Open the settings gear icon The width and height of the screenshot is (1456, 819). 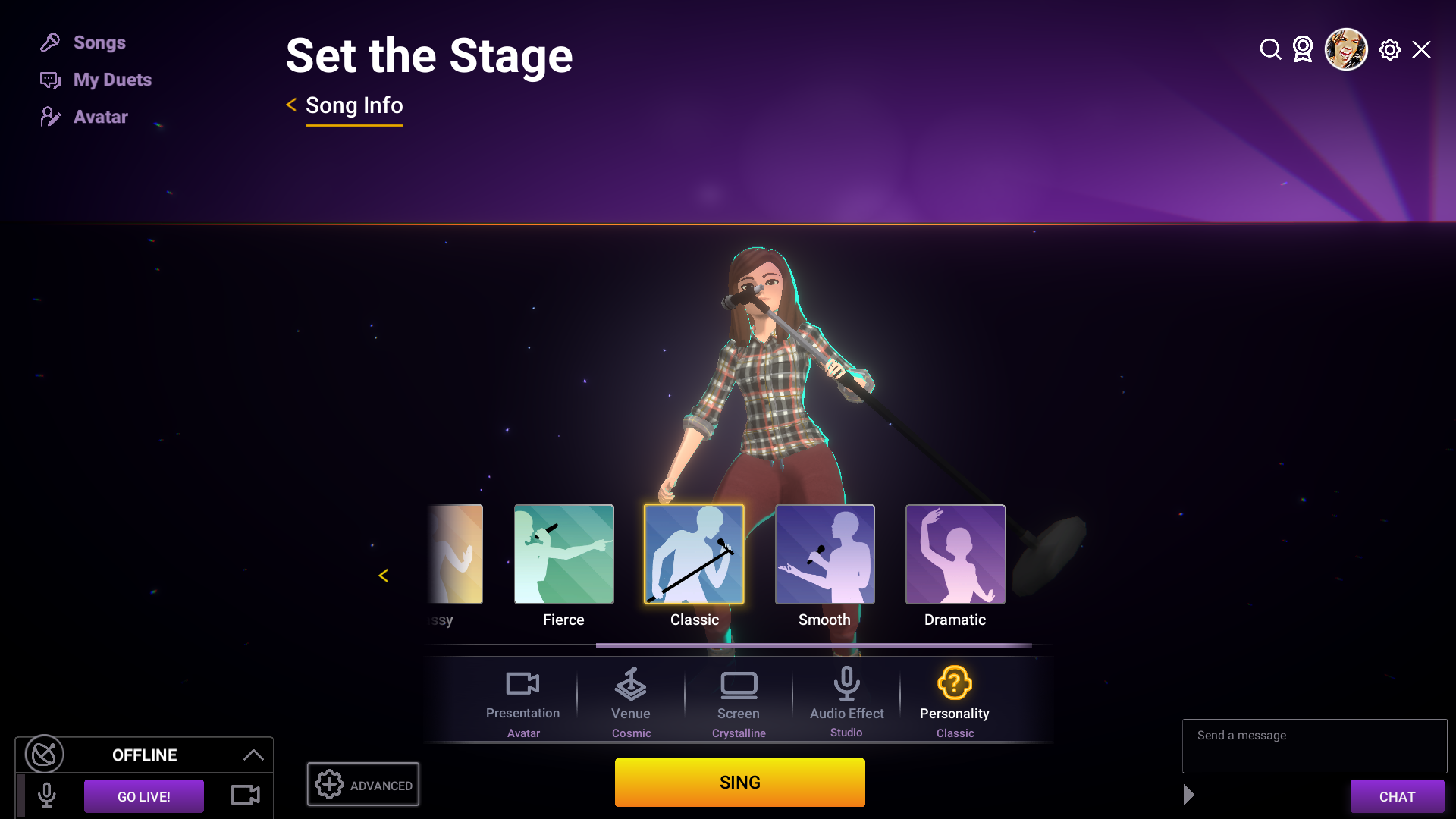click(x=1389, y=50)
